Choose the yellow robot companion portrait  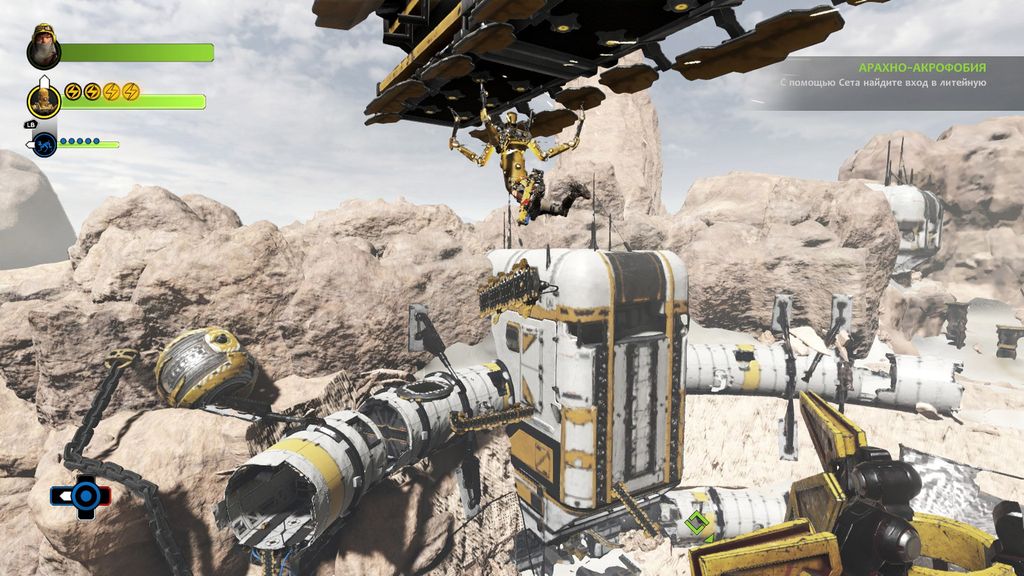(44, 98)
